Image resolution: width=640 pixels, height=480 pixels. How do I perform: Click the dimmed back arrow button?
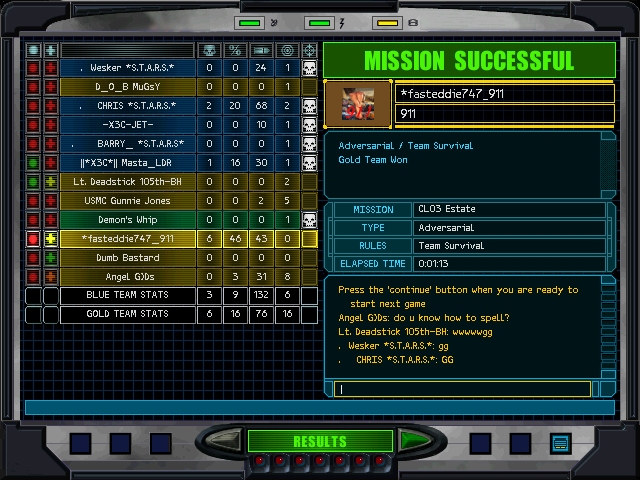226,440
